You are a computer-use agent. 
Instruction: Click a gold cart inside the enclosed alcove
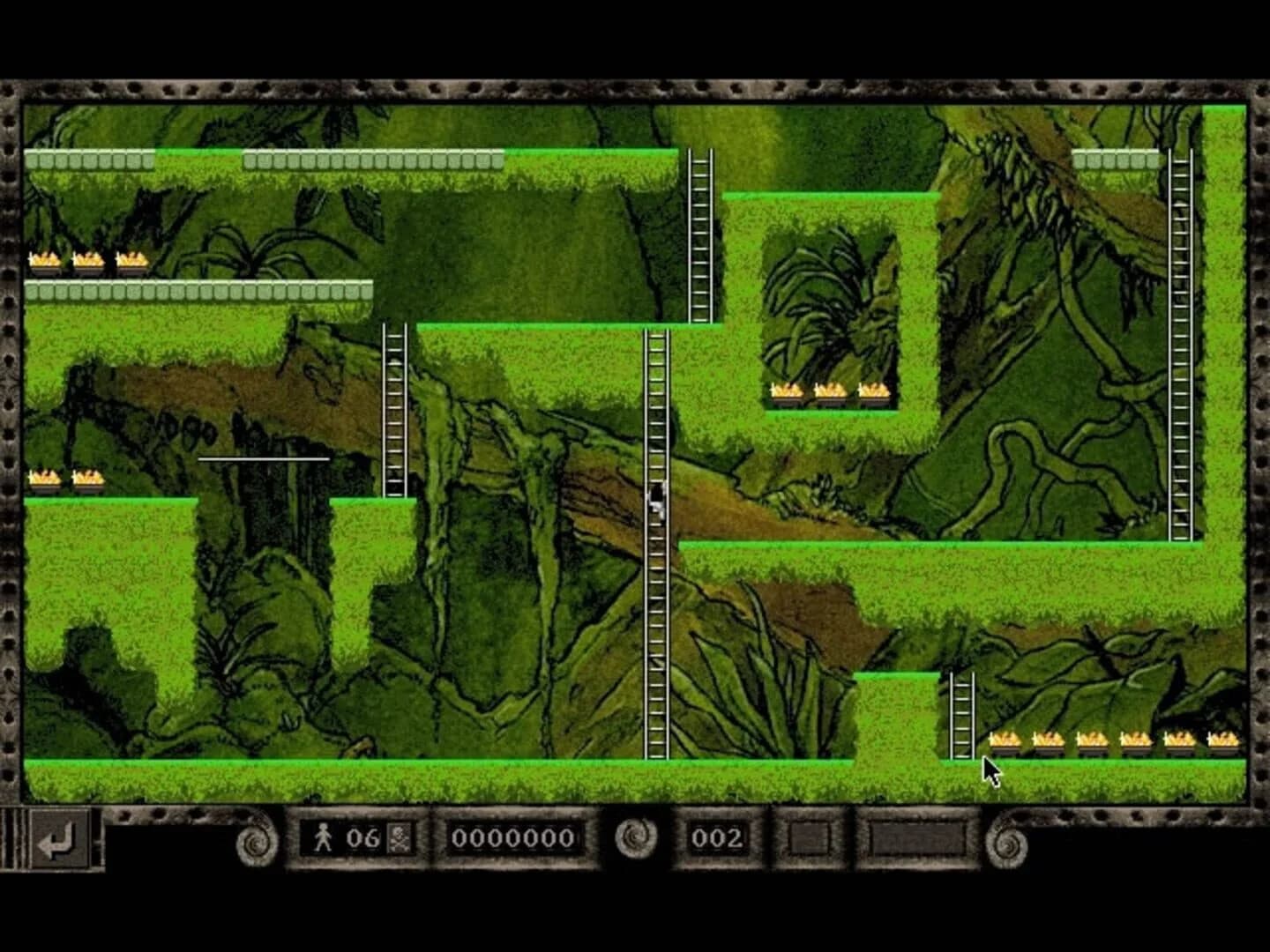pos(829,390)
